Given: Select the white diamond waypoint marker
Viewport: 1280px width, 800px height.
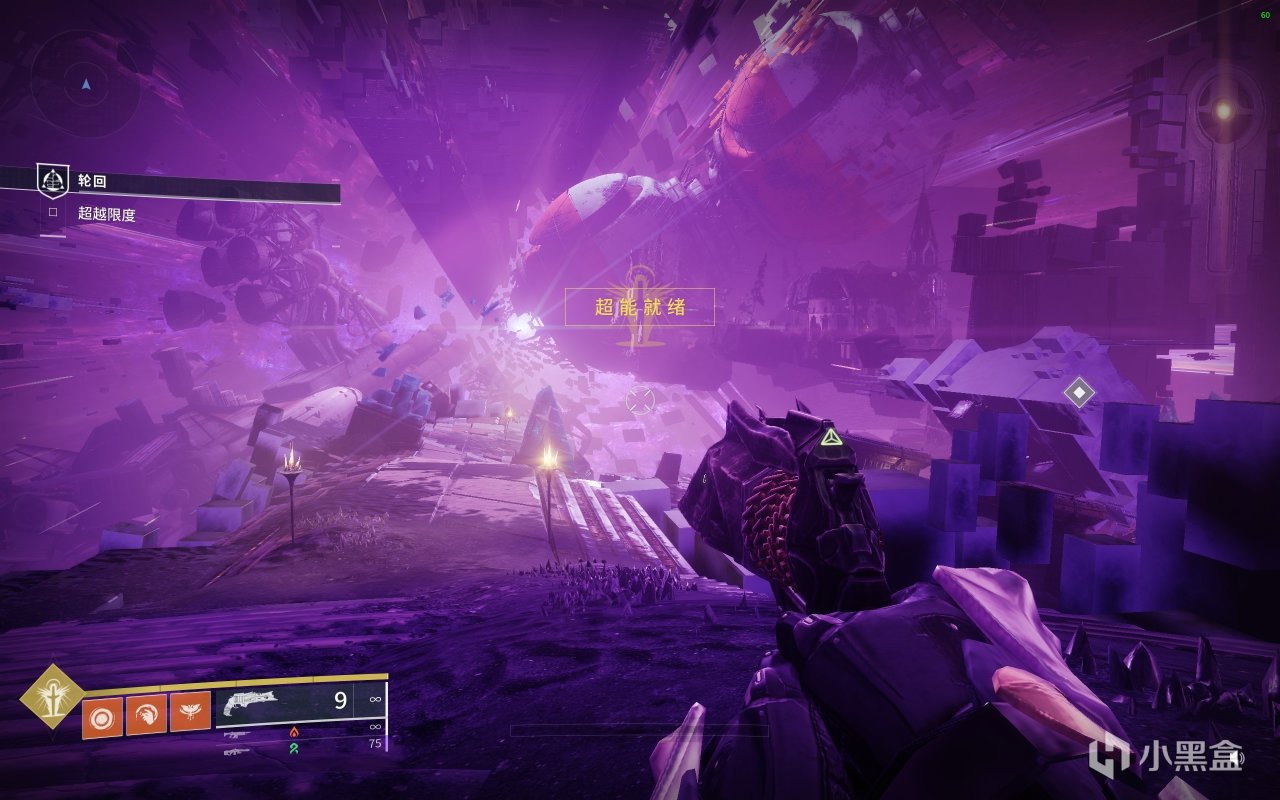Looking at the screenshot, I should [x=1079, y=392].
